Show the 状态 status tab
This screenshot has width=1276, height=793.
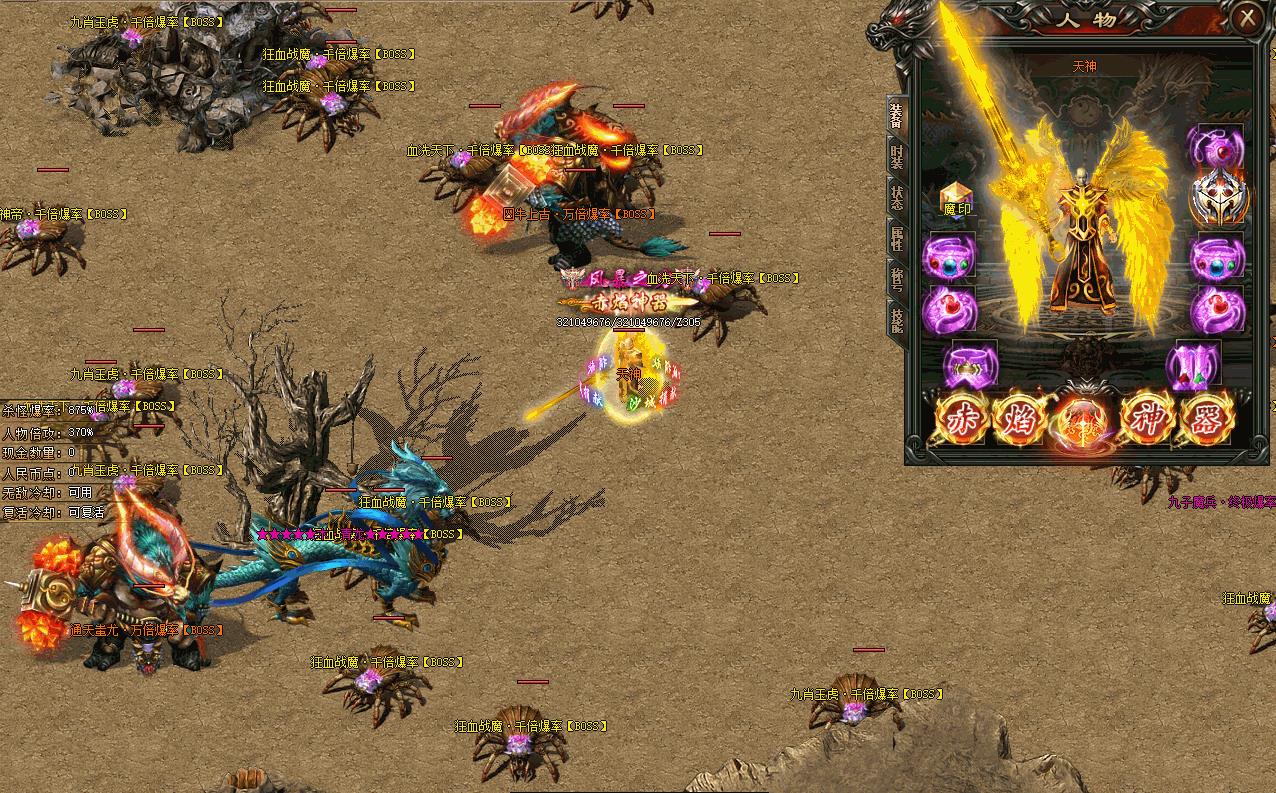(x=896, y=197)
